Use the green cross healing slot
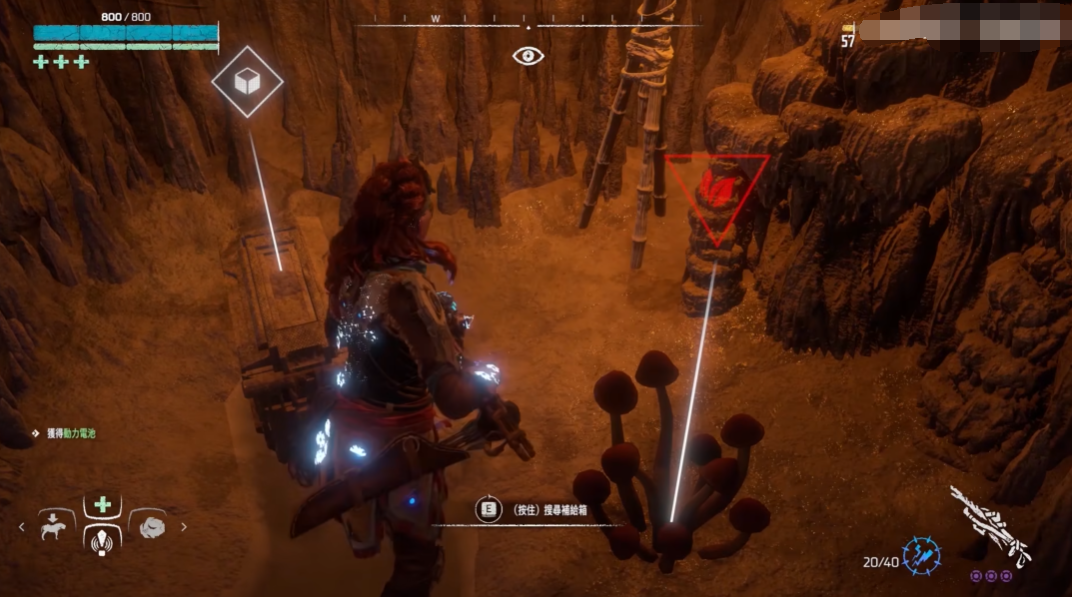This screenshot has height=597, width=1072. click(x=102, y=505)
